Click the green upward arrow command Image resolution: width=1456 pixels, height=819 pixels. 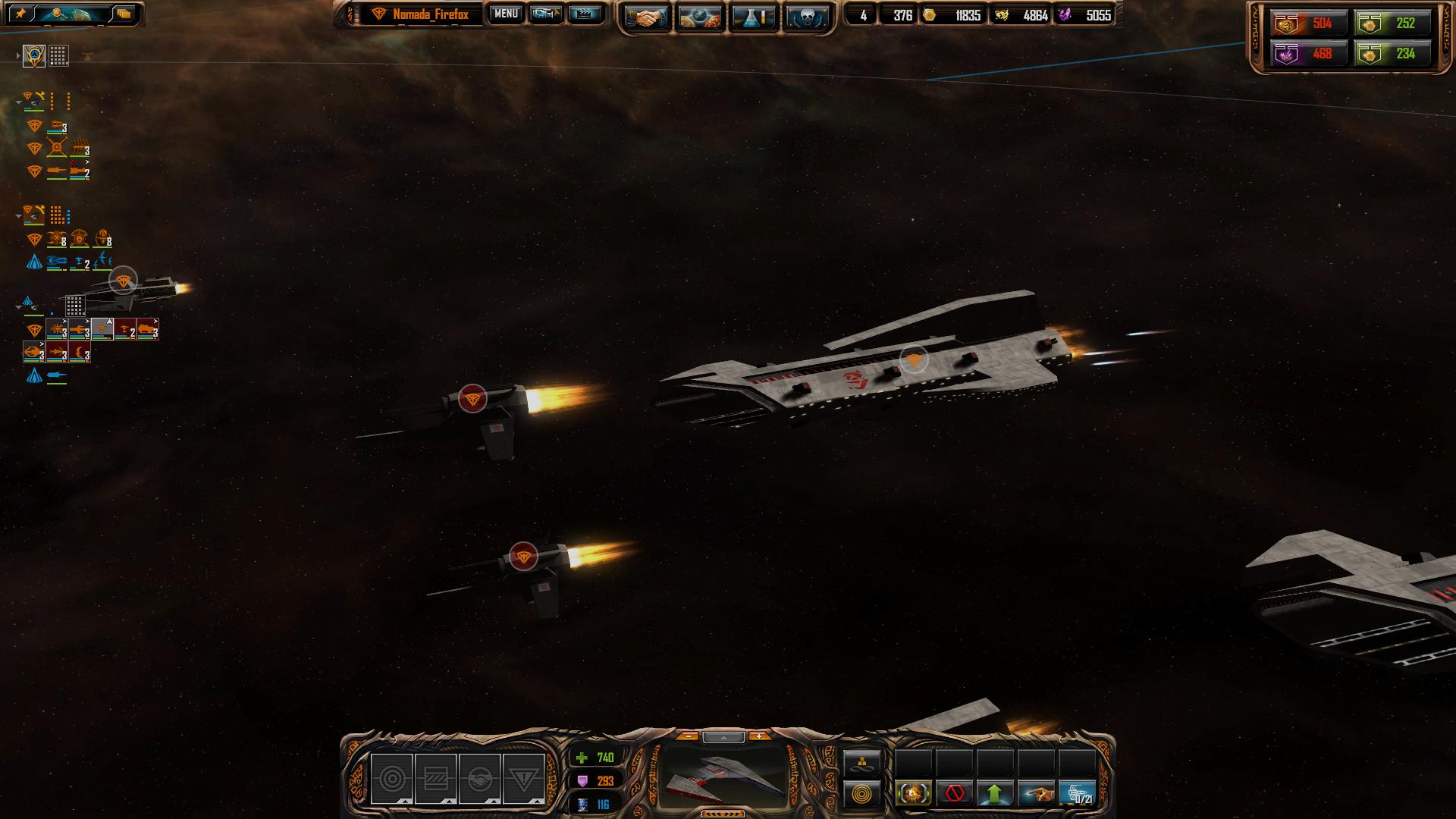[995, 794]
